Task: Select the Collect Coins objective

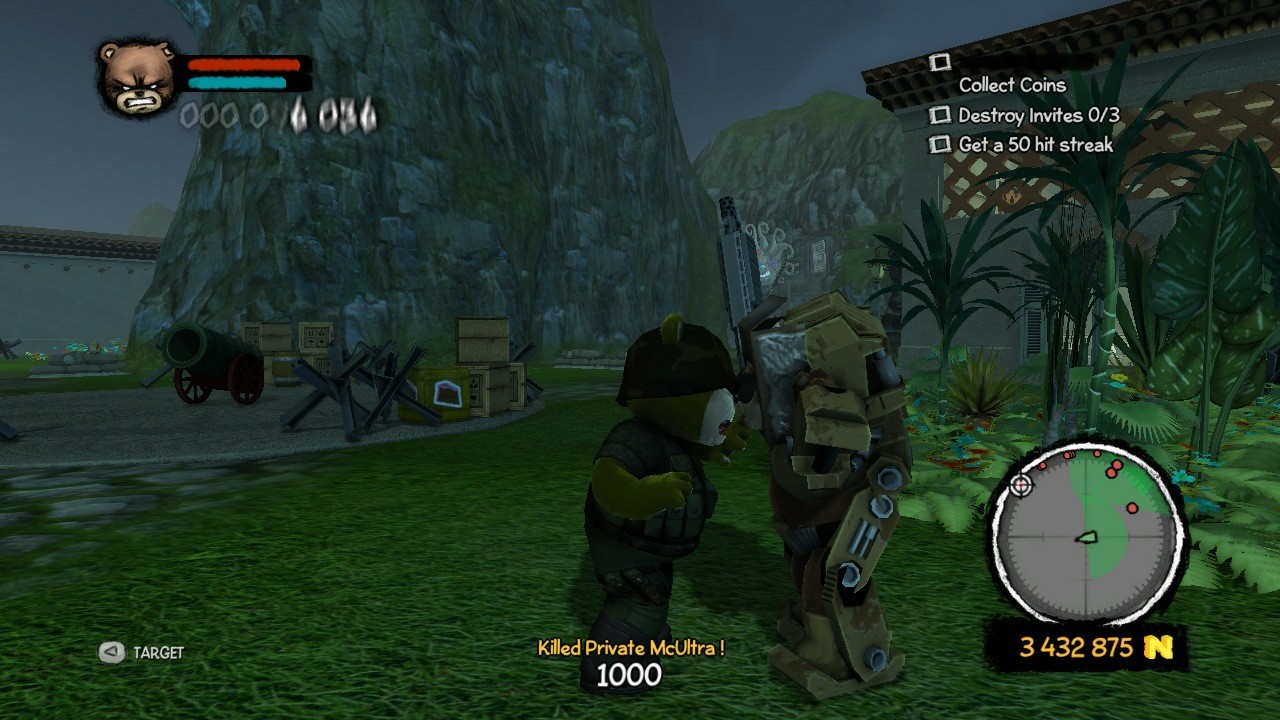Action: click(x=1012, y=85)
